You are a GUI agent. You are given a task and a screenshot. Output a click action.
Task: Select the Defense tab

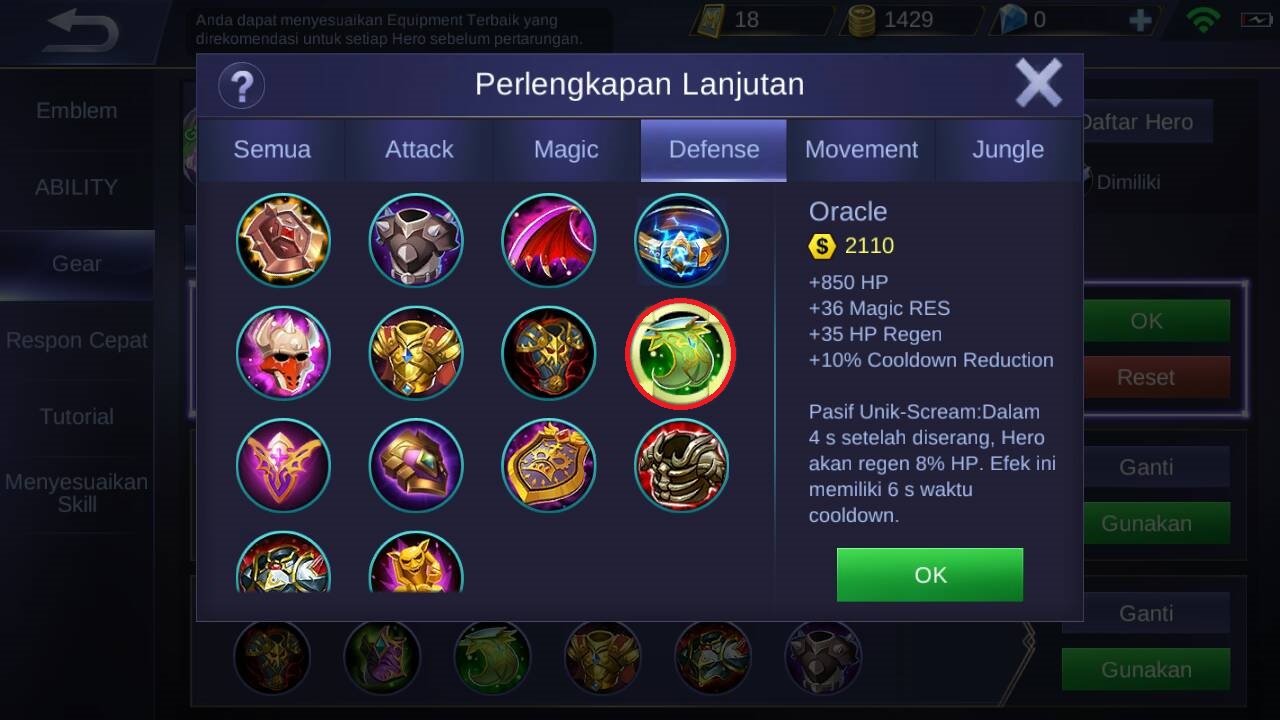coord(713,150)
